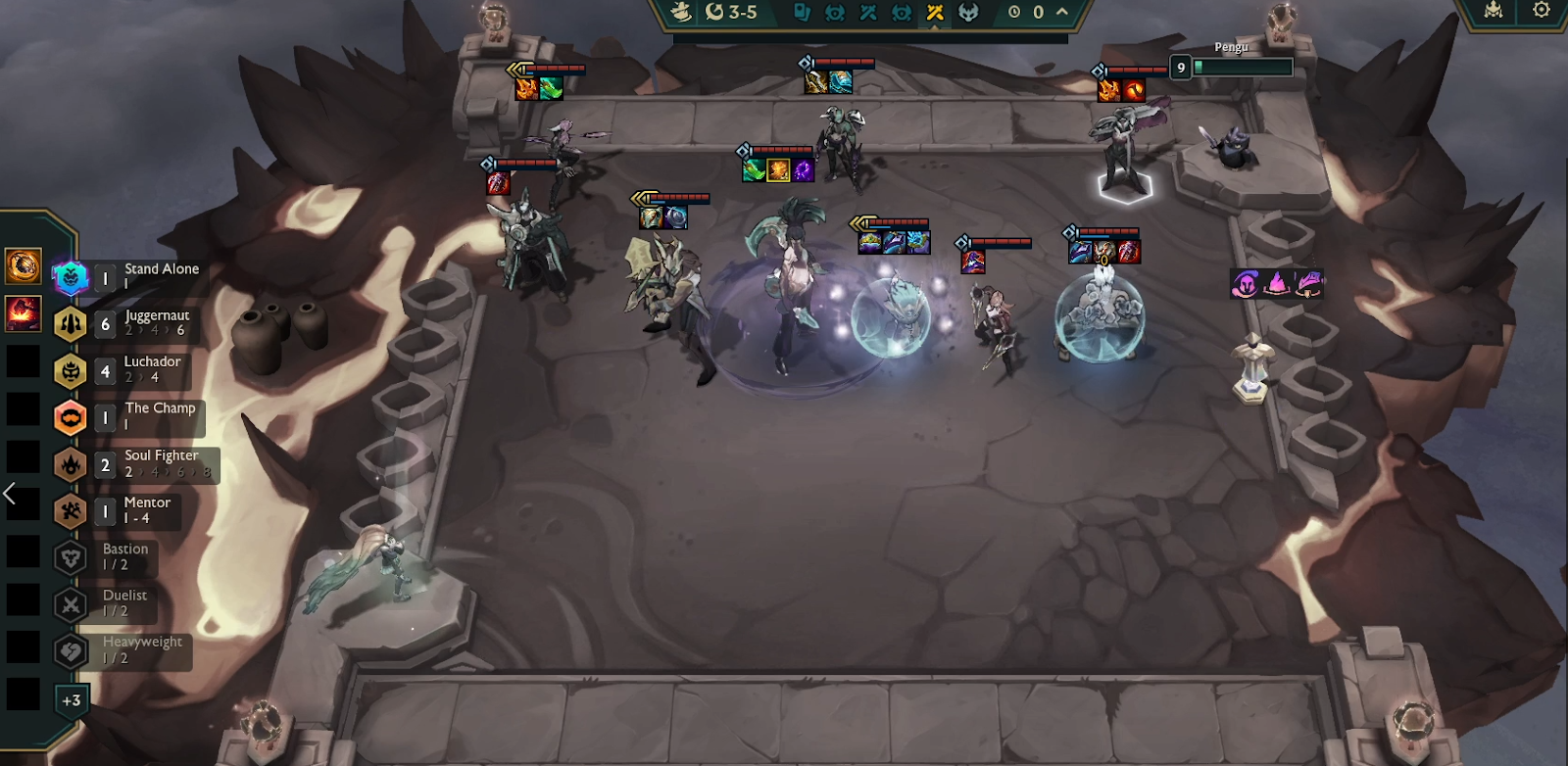The width and height of the screenshot is (1568, 766).
Task: Expand hidden traits with the +3 button
Action: pos(72,700)
